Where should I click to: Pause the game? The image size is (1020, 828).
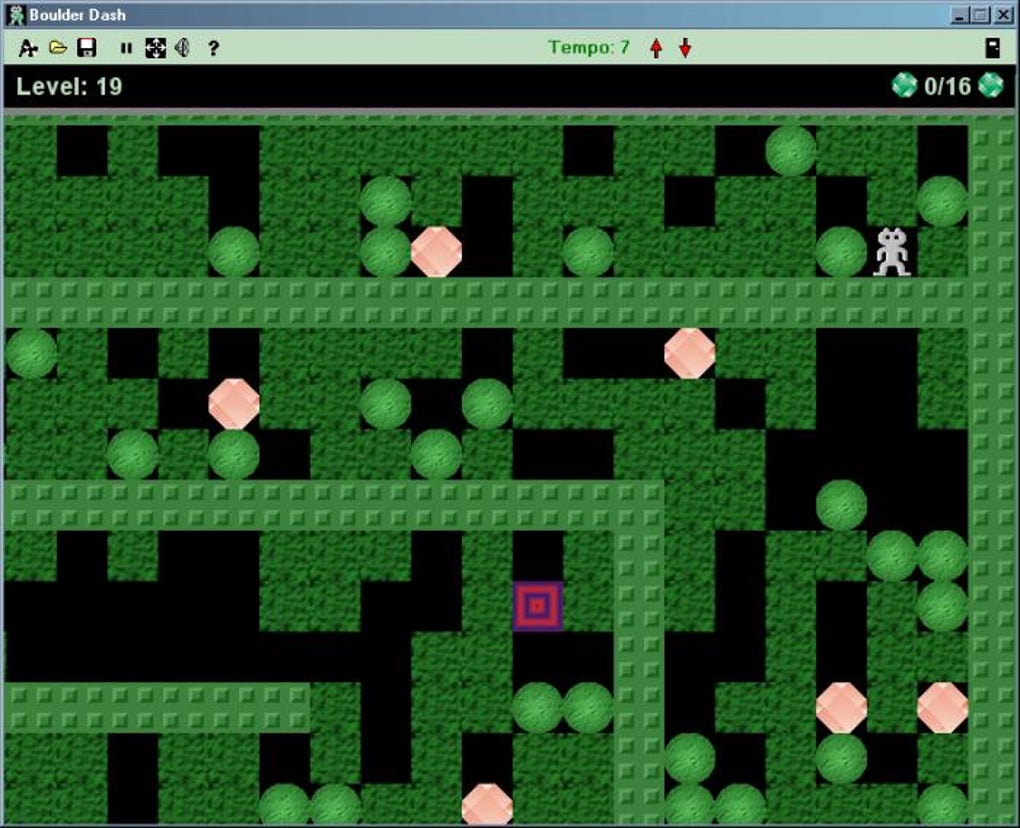point(126,48)
